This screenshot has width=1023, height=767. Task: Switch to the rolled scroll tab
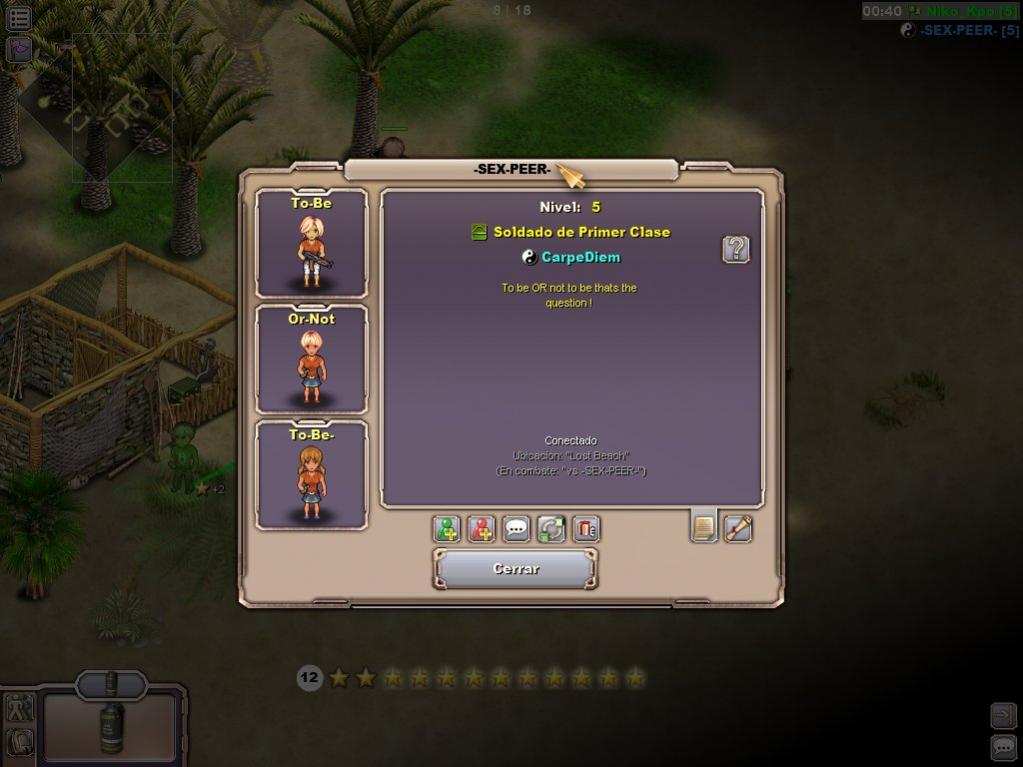[738, 527]
